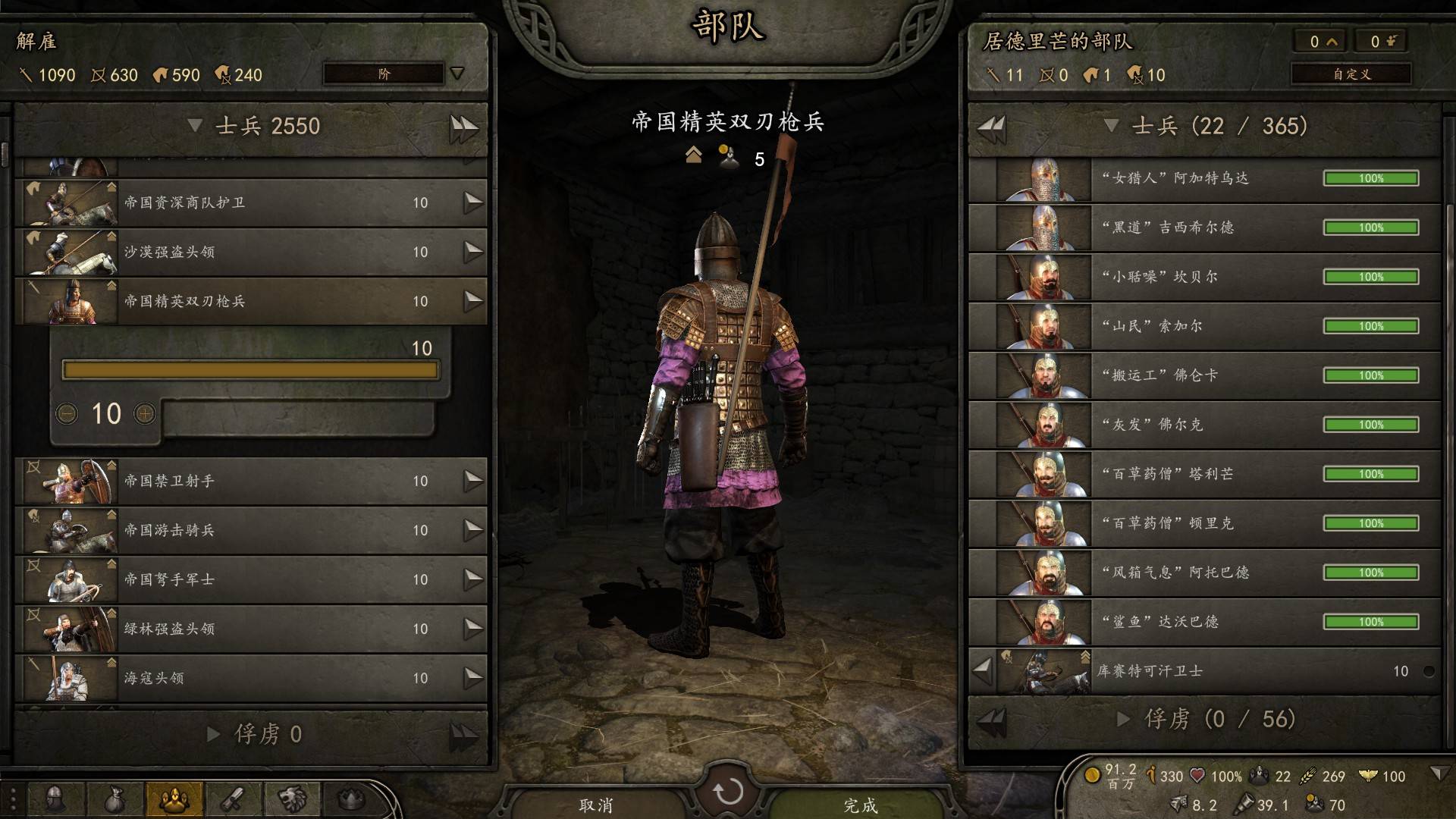The height and width of the screenshot is (819, 1456).
Task: Increase the transfer amount with plus button
Action: pos(145,413)
